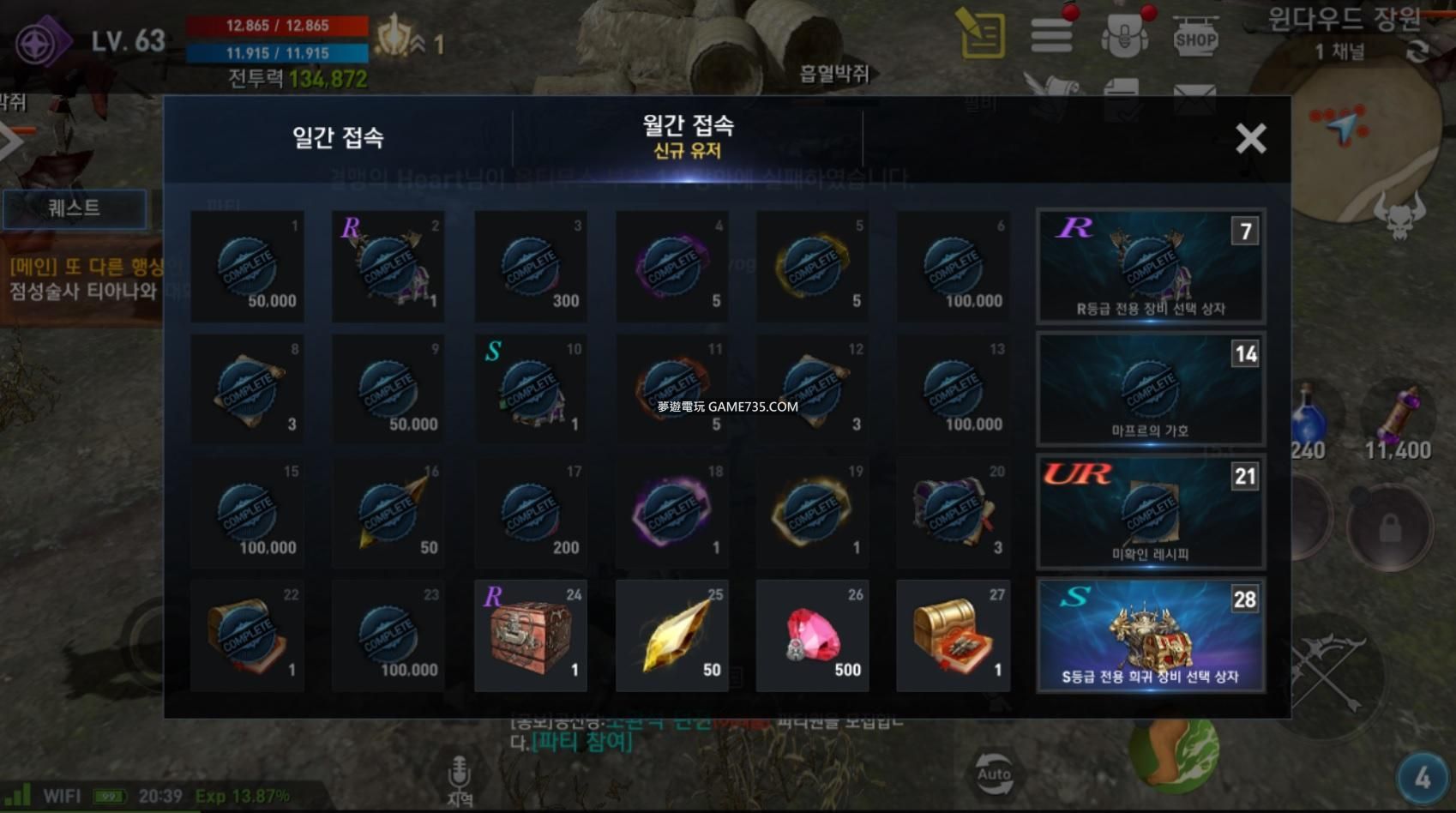This screenshot has height=813, width=1456.
Task: Select the 월간 접속 tab
Action: (688, 137)
